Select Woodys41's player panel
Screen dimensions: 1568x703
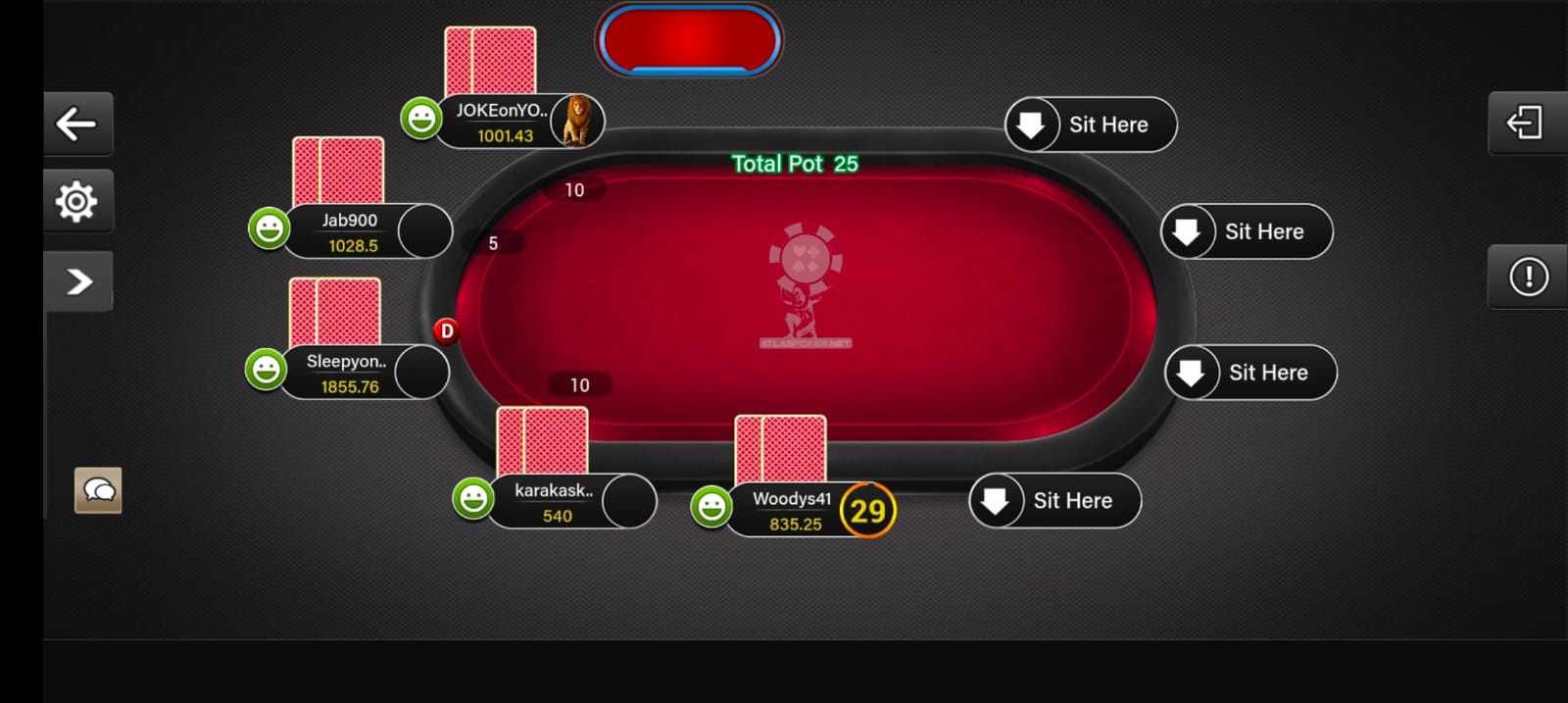point(792,511)
